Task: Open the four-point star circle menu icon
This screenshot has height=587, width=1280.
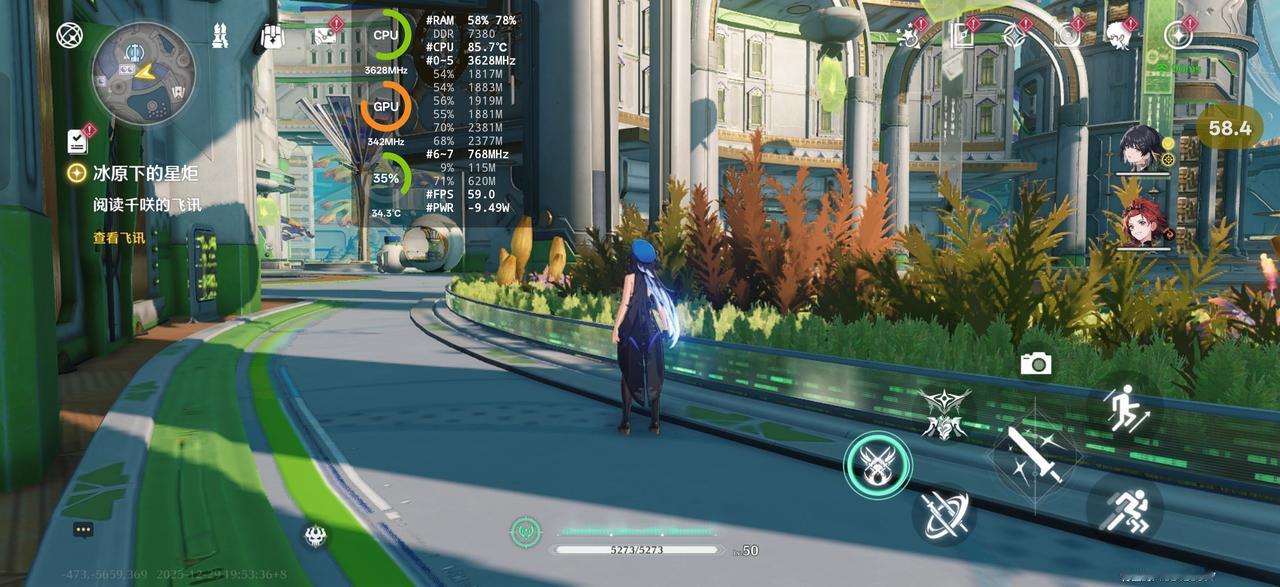Action: point(1178,36)
